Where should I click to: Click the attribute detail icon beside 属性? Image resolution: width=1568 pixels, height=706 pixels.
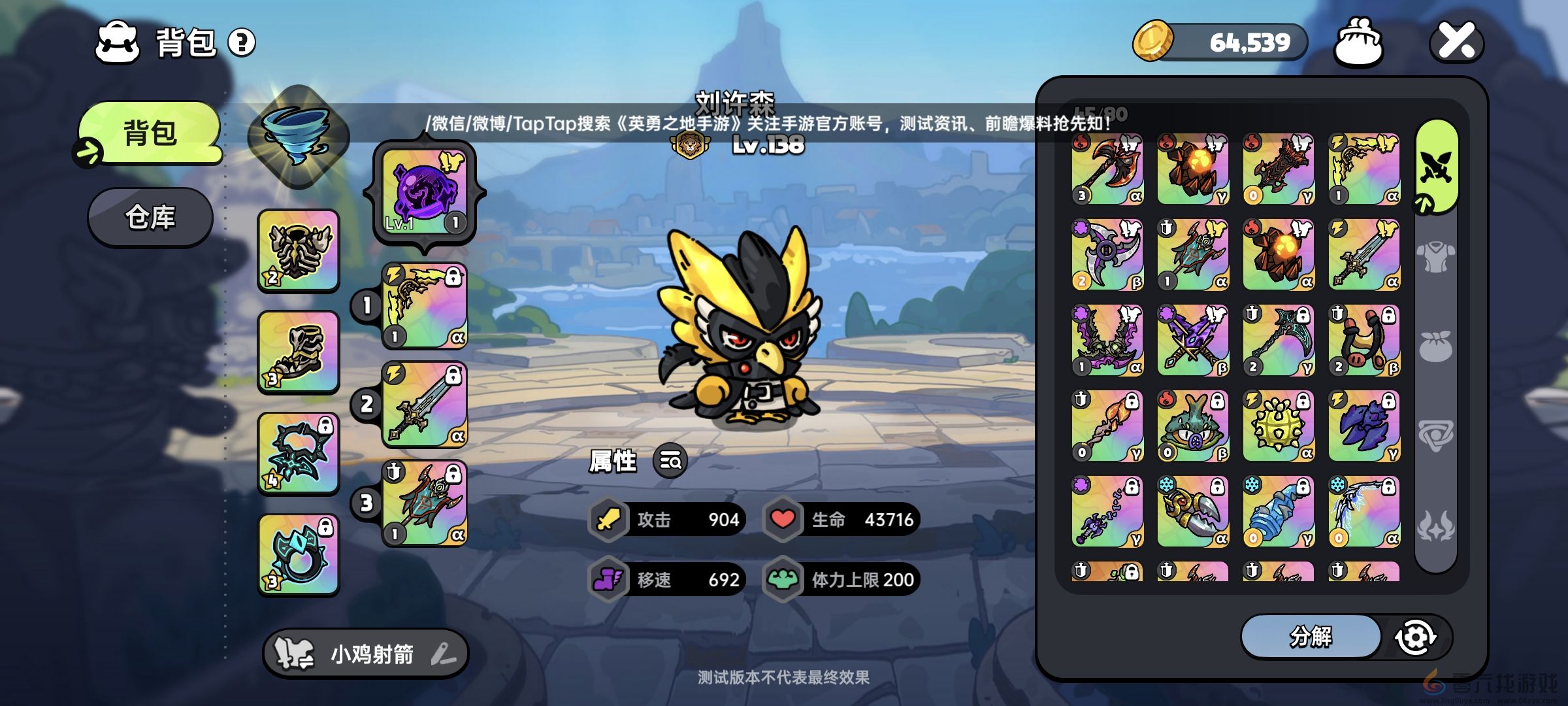tap(669, 462)
